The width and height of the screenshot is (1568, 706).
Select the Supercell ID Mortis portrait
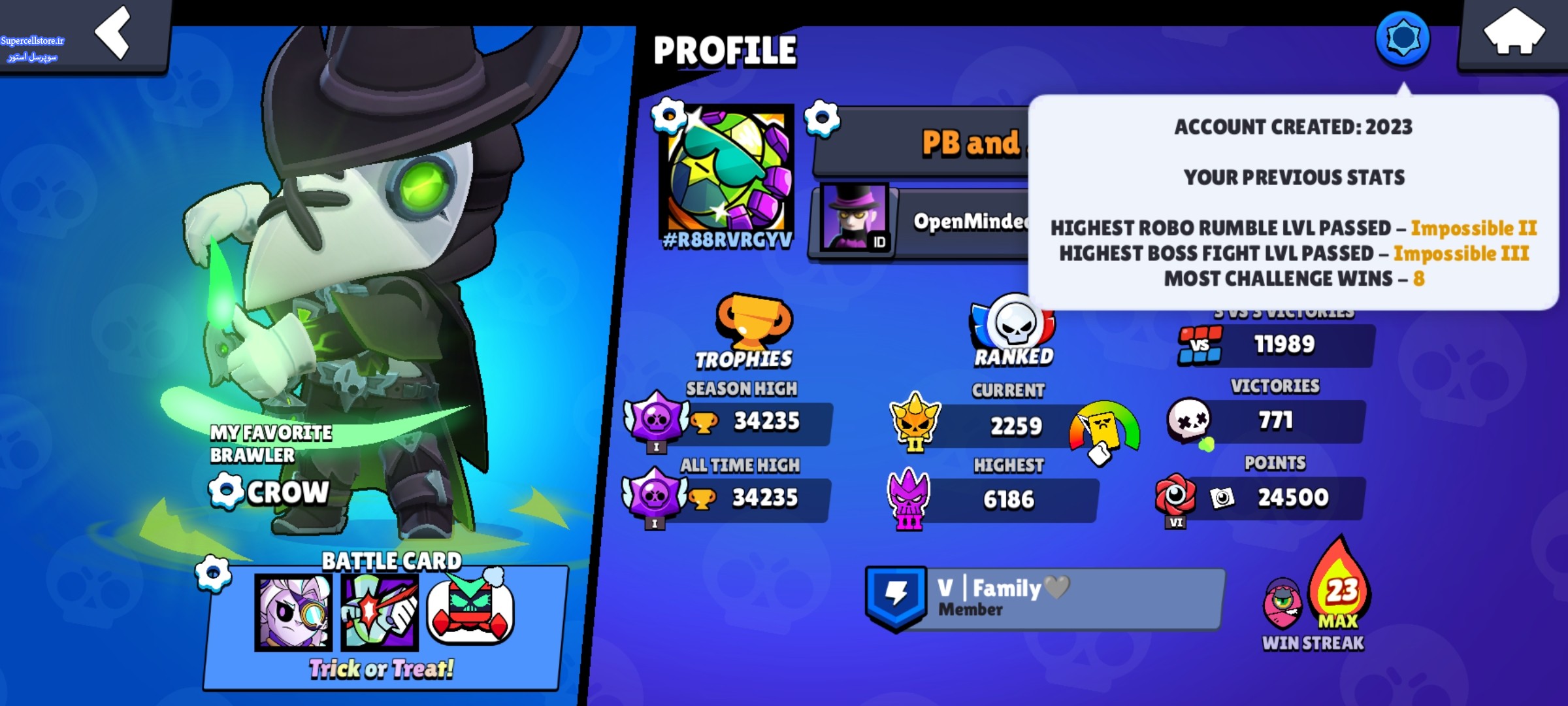coord(855,218)
